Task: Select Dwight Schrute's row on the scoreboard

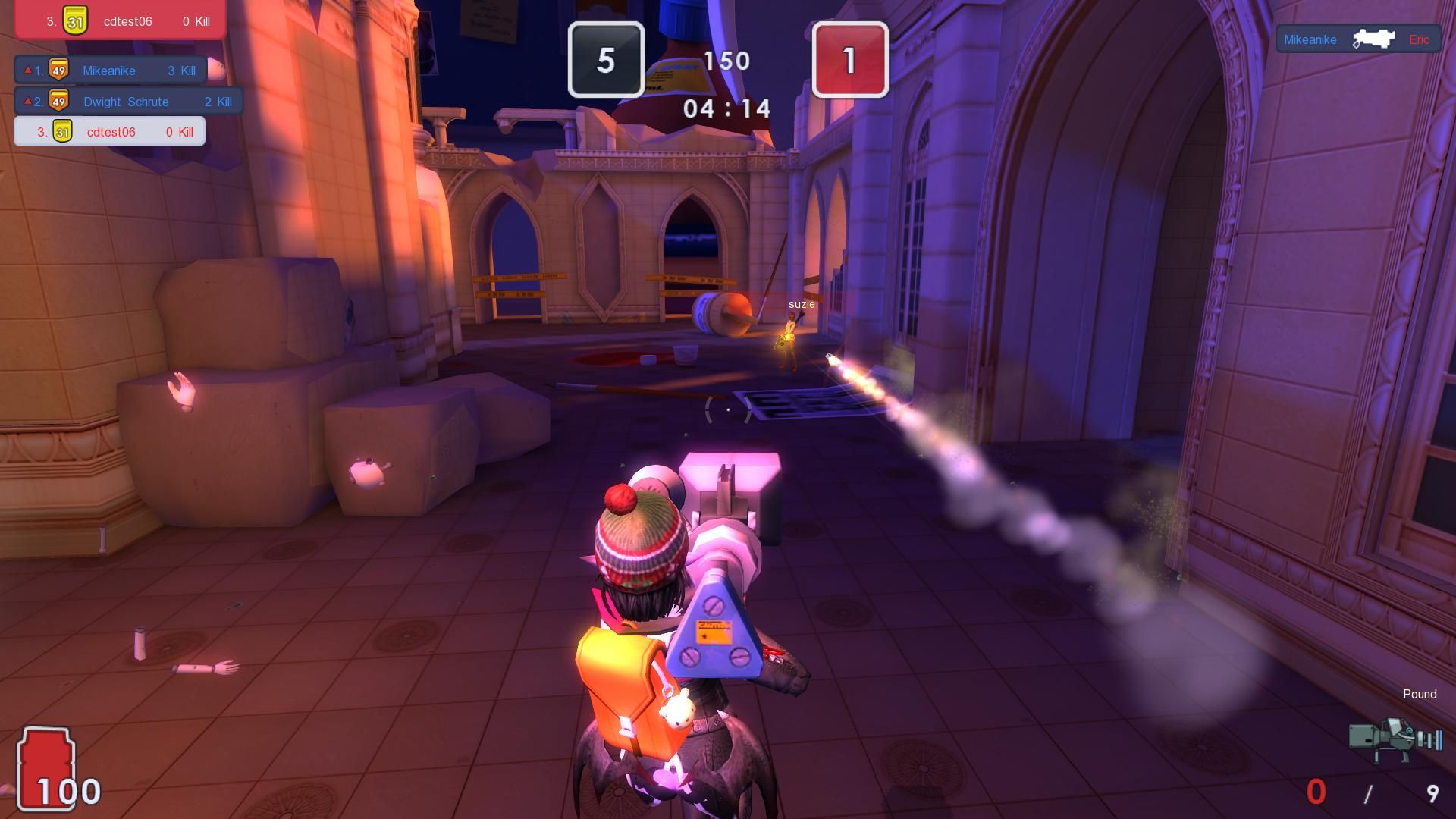Action: (x=125, y=101)
